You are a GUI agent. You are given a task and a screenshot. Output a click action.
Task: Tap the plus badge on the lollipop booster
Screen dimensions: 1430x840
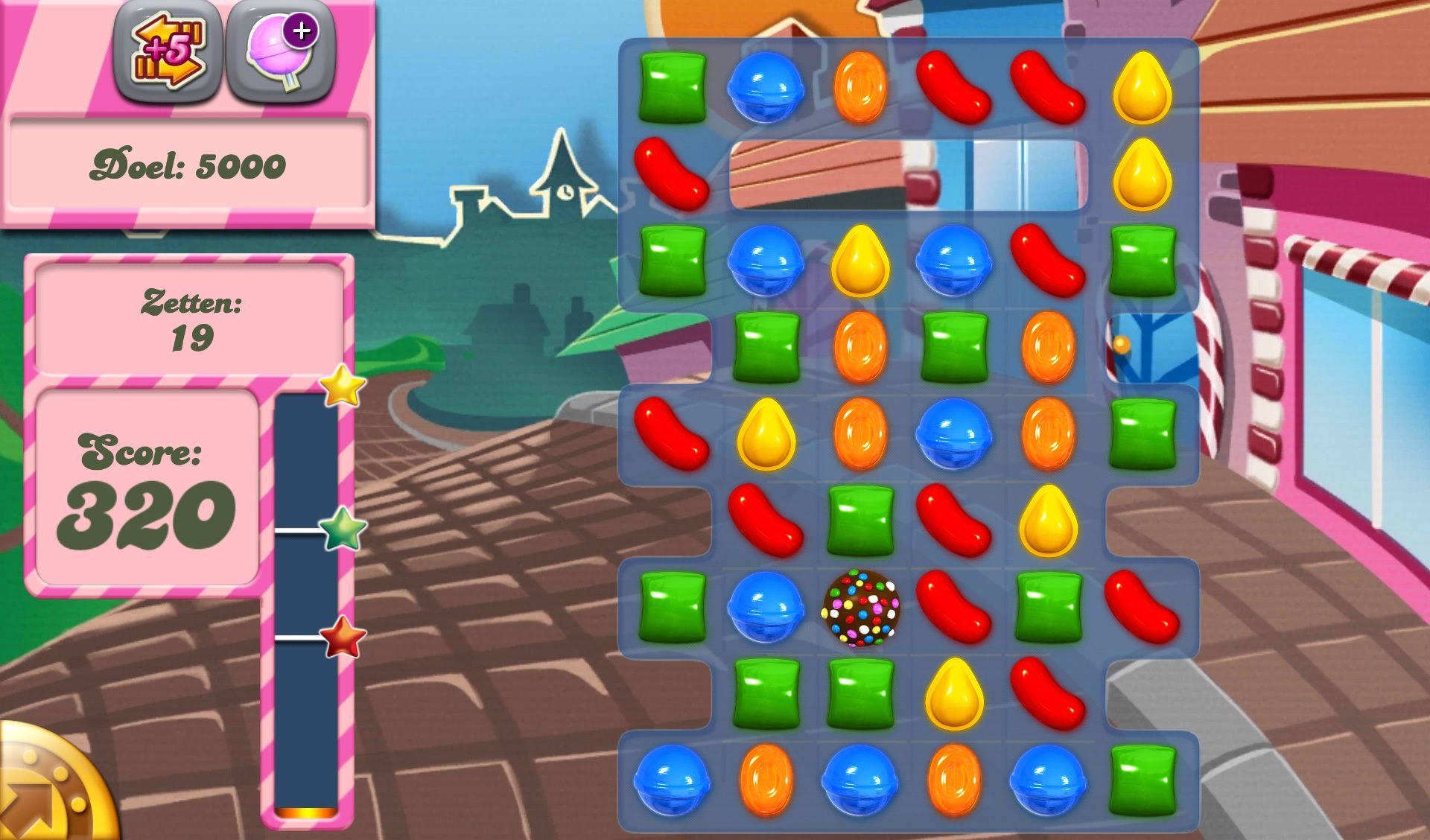coord(301,31)
